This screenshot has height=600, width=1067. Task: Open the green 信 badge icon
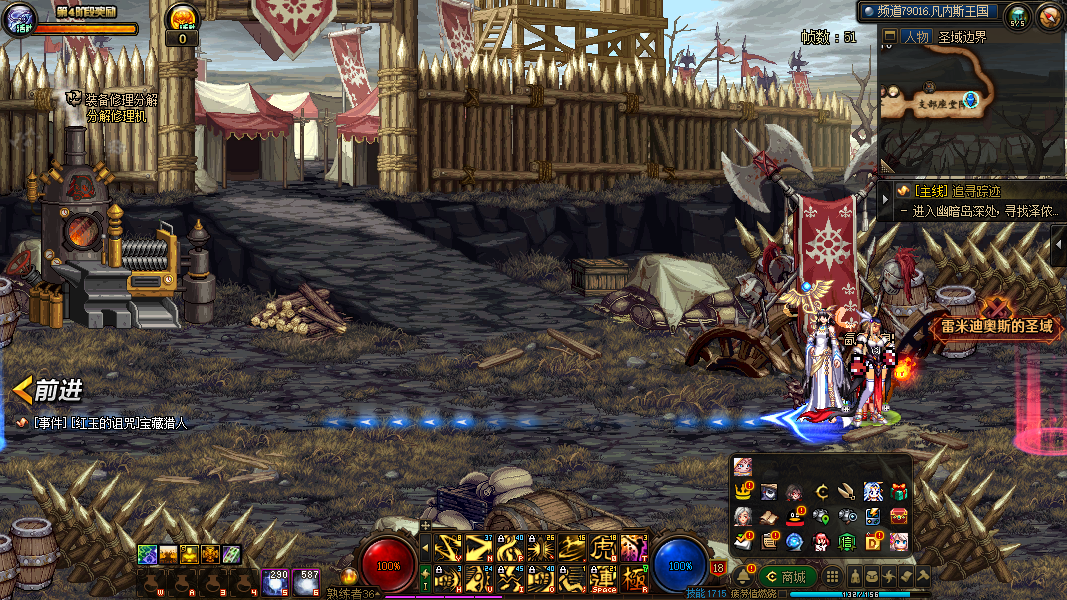846,541
